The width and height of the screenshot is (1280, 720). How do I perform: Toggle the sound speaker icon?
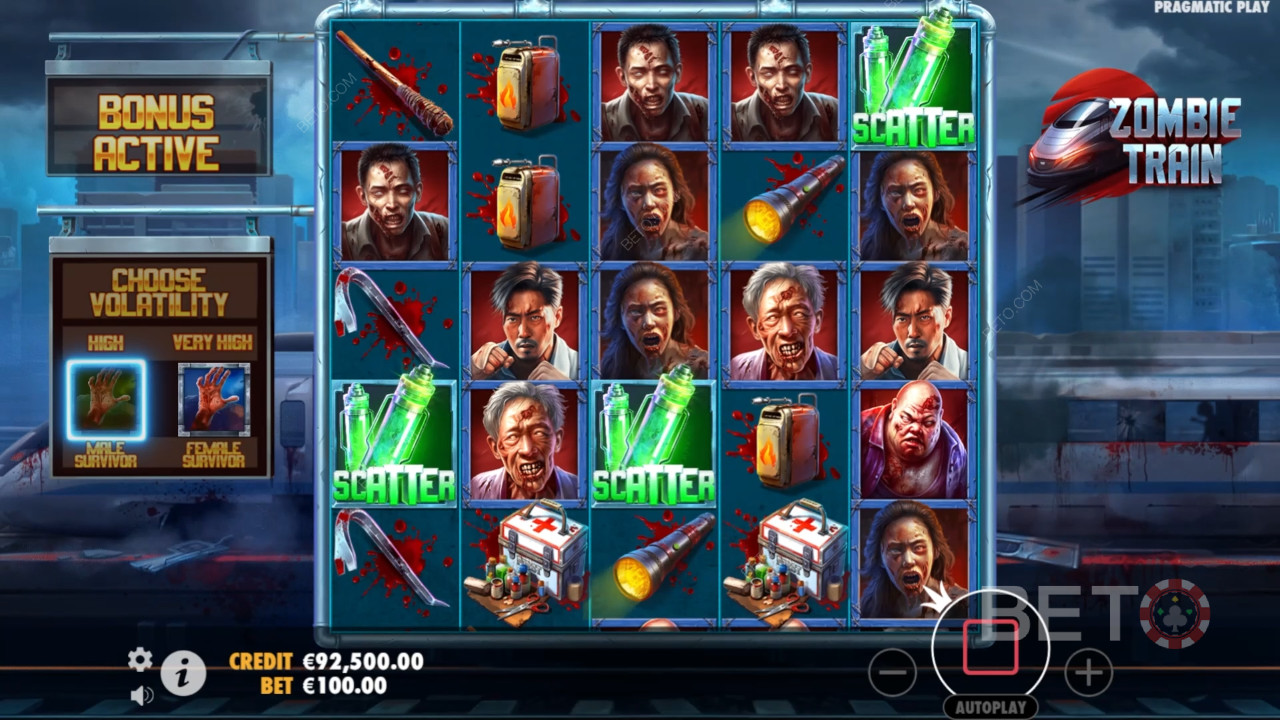pos(141,693)
